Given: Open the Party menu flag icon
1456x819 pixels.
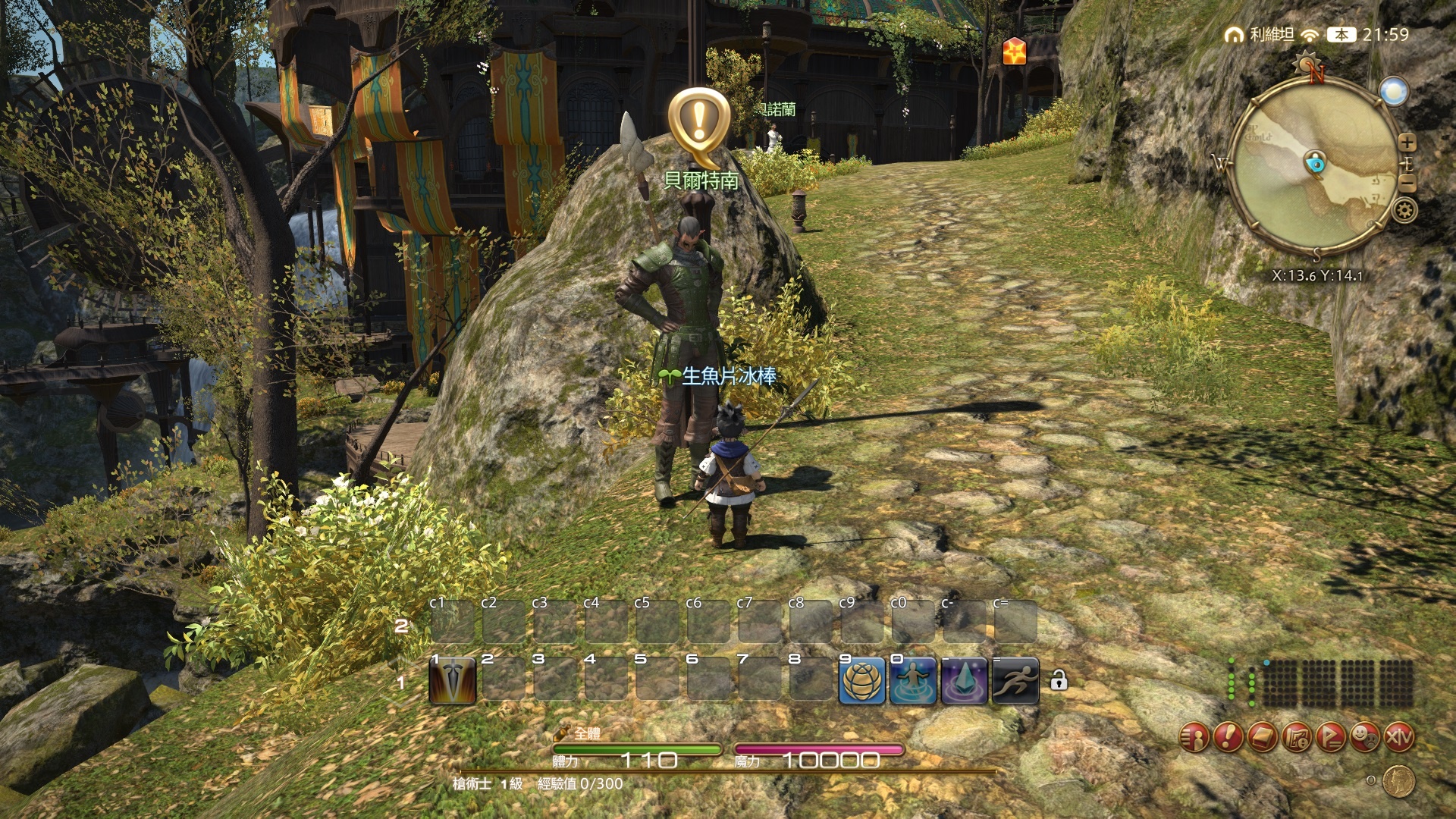Looking at the screenshot, I should (x=1331, y=736).
